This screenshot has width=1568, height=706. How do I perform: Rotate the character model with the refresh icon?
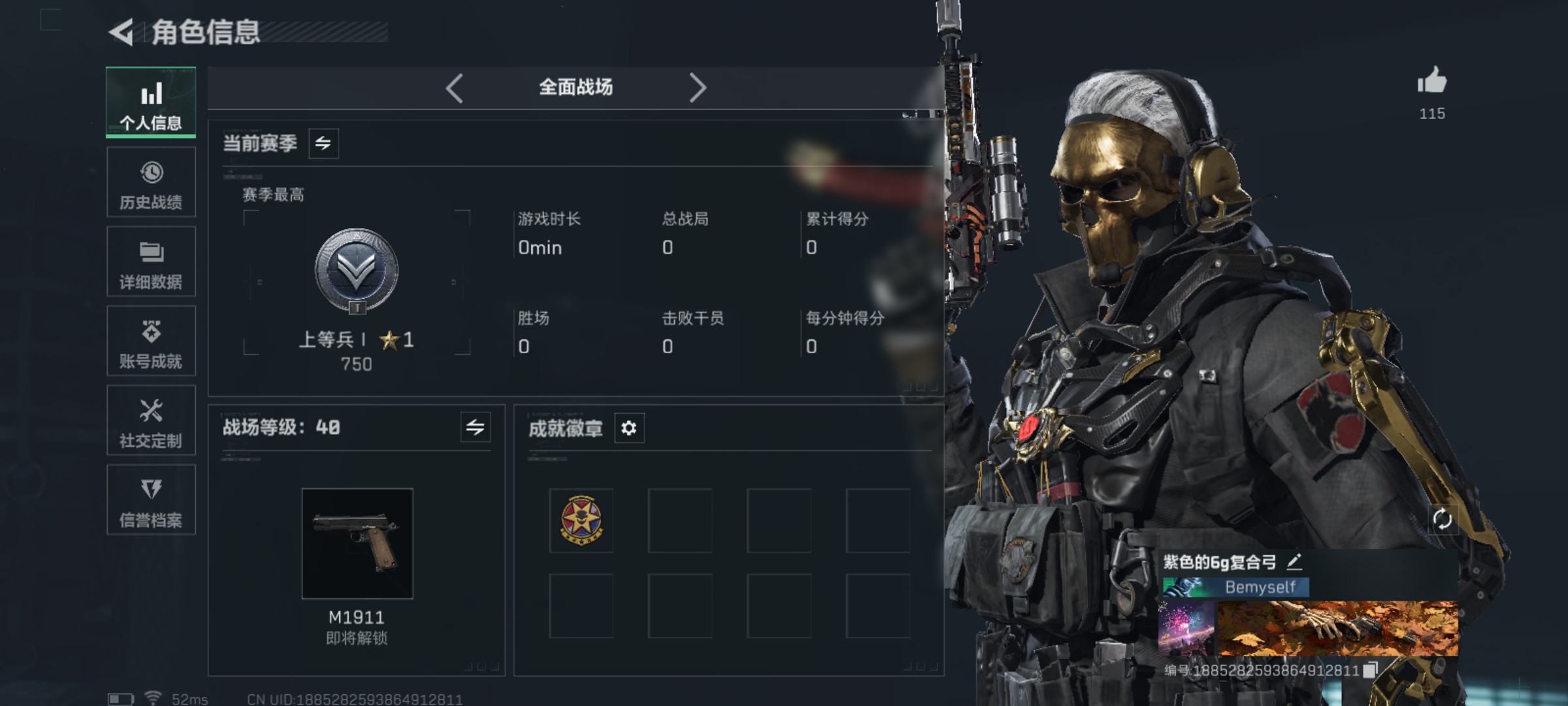coord(1442,520)
